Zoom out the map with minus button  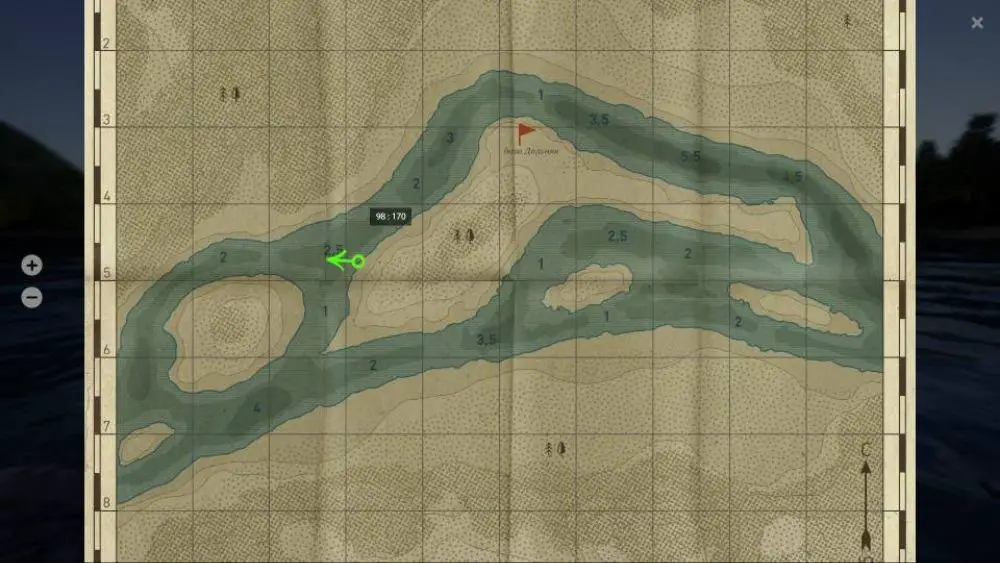[32, 297]
